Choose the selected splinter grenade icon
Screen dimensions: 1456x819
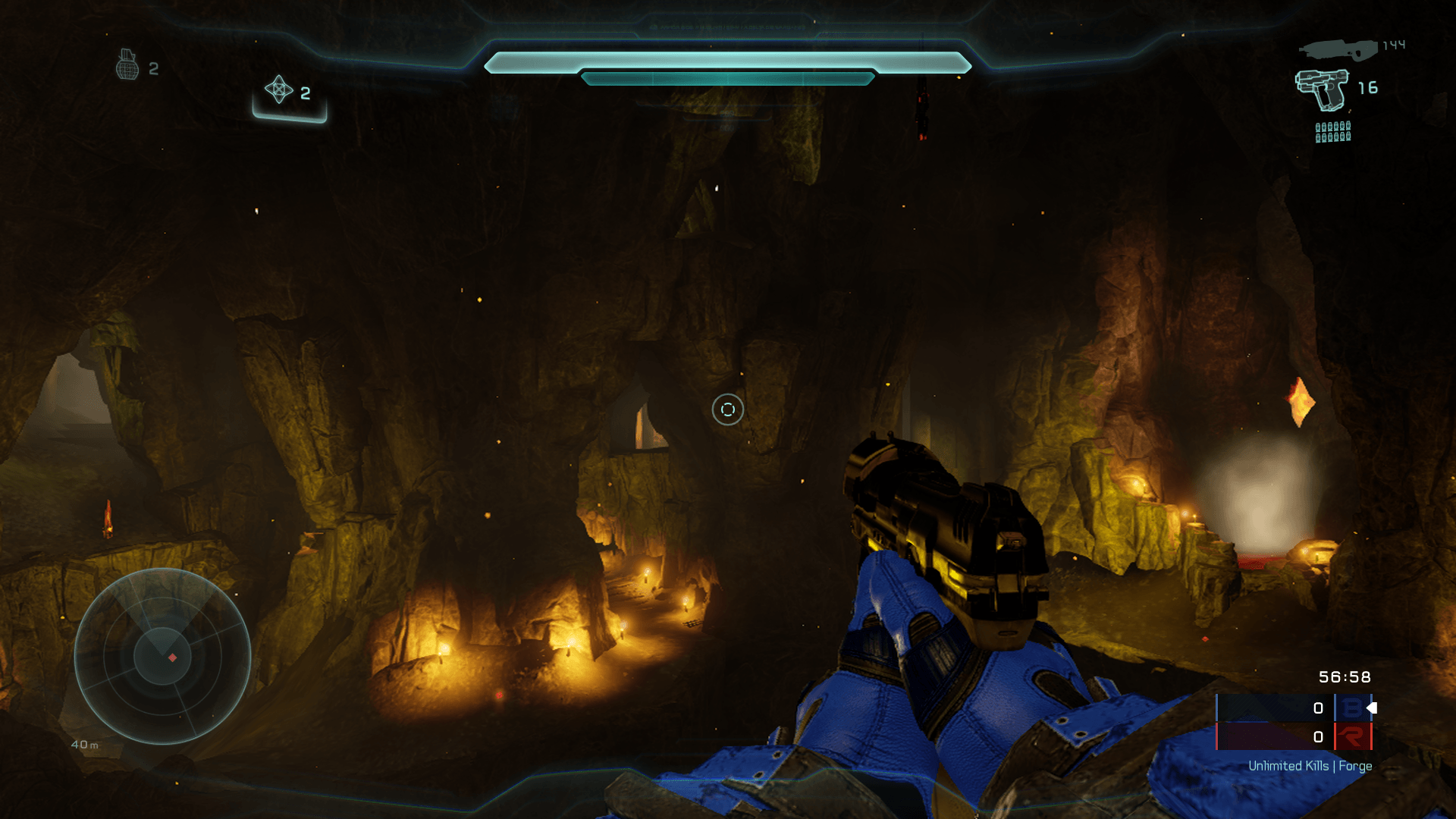point(279,89)
